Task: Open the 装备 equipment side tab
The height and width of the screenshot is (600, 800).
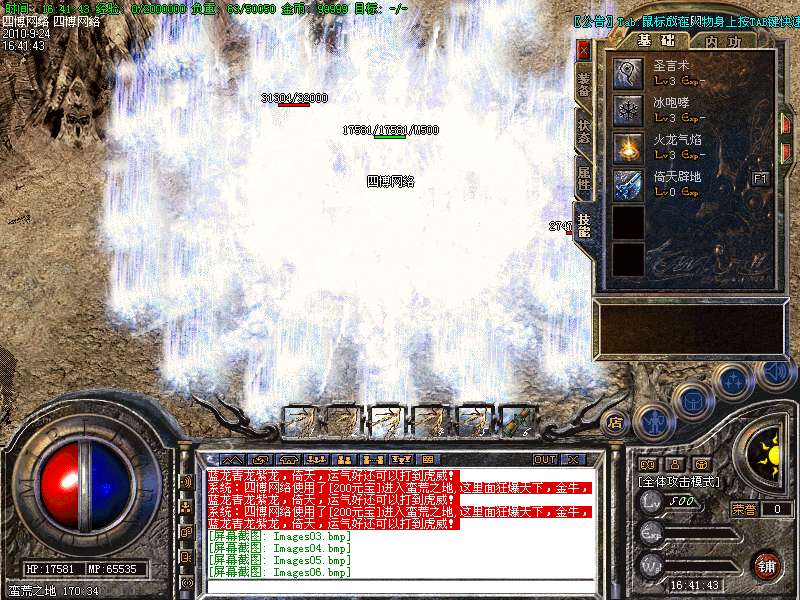Action: [x=584, y=84]
